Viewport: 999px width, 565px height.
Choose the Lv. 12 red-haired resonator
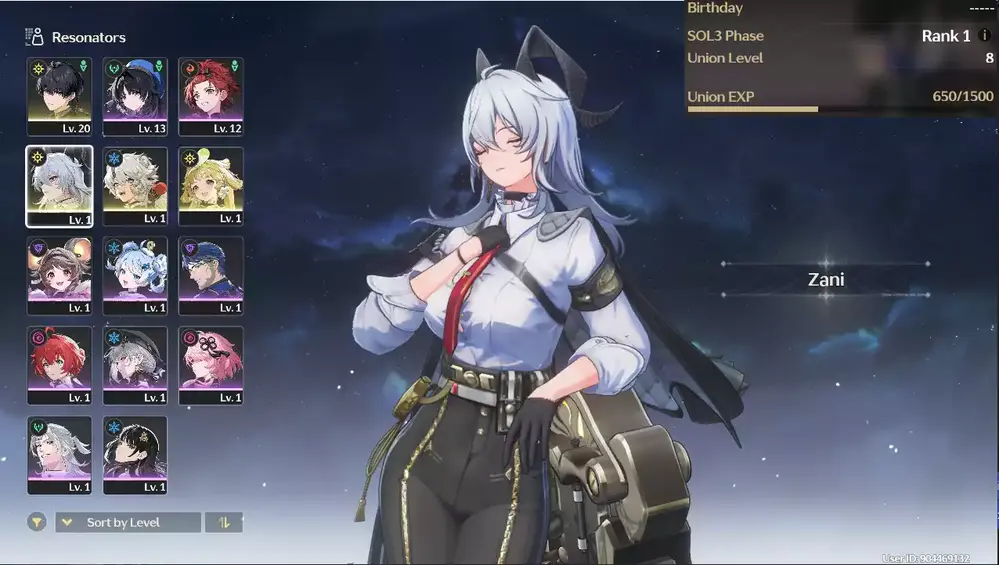point(211,96)
